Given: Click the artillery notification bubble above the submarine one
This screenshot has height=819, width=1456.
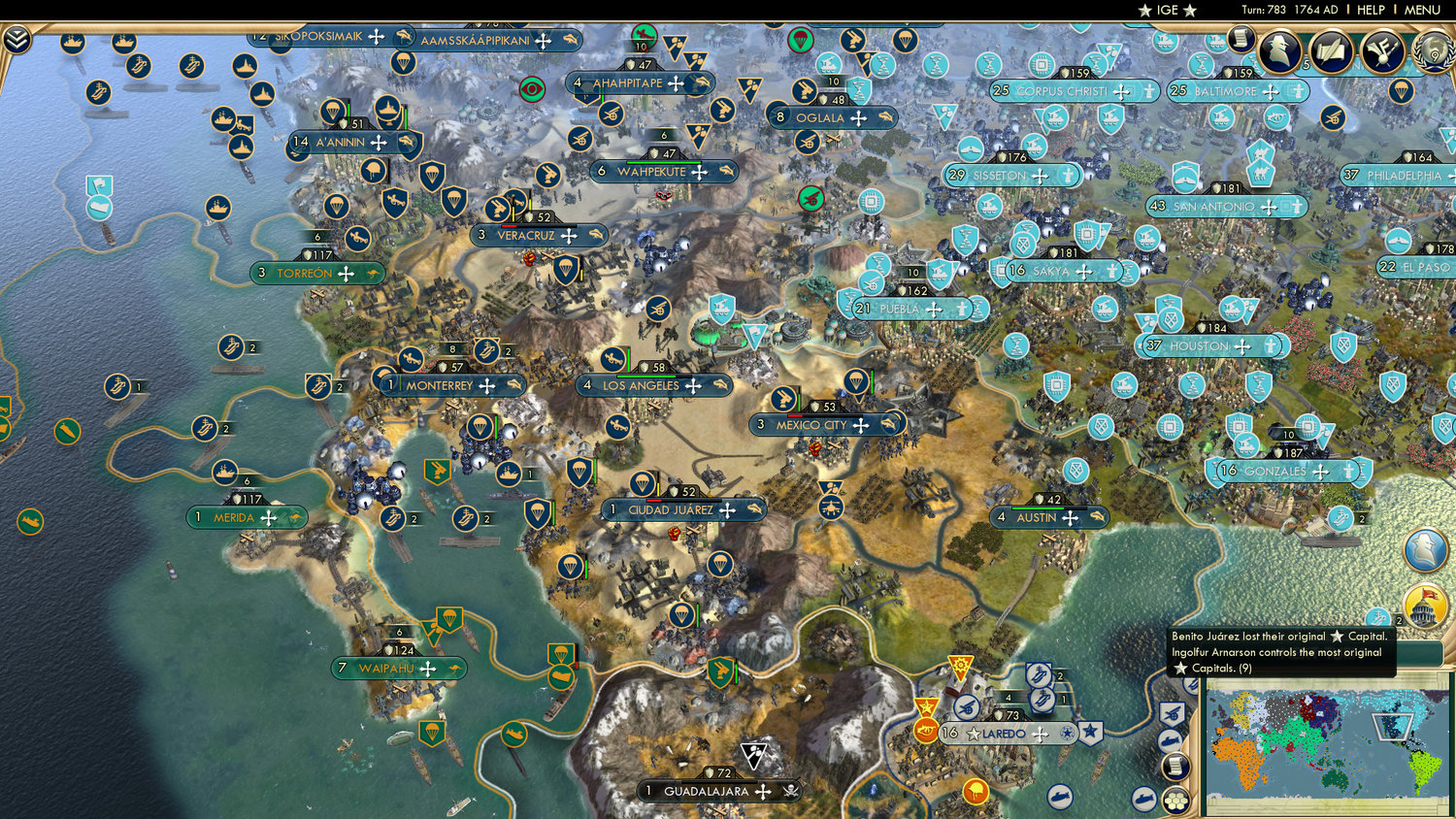Looking at the screenshot, I should point(1173,712).
